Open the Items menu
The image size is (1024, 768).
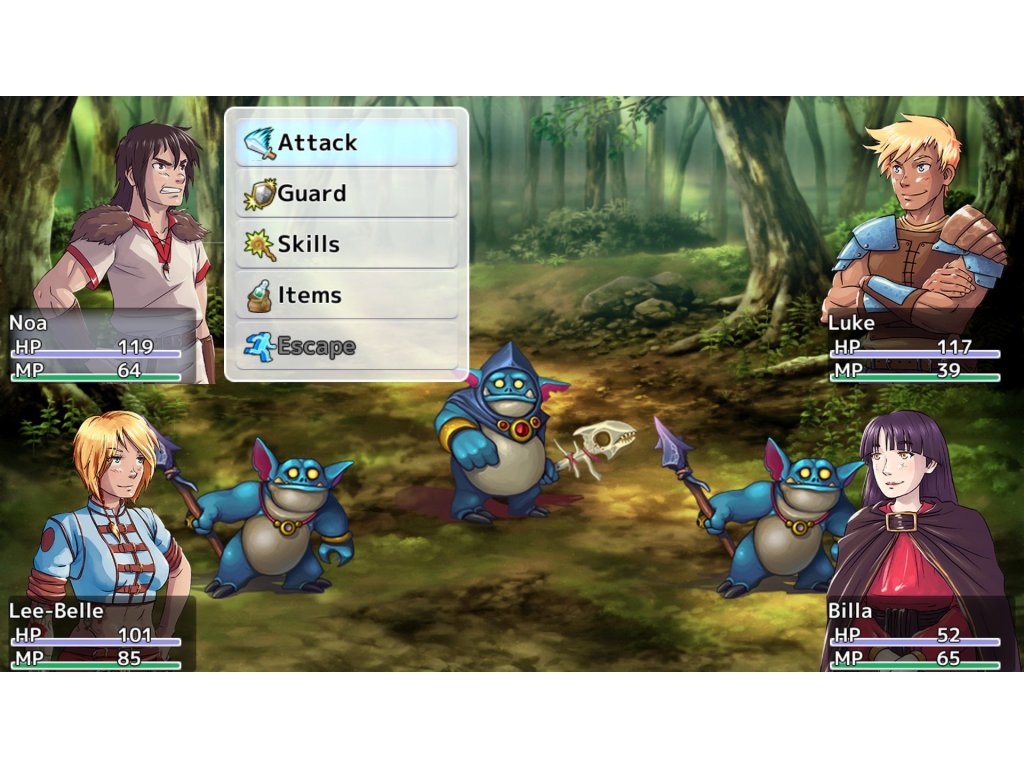pos(346,296)
